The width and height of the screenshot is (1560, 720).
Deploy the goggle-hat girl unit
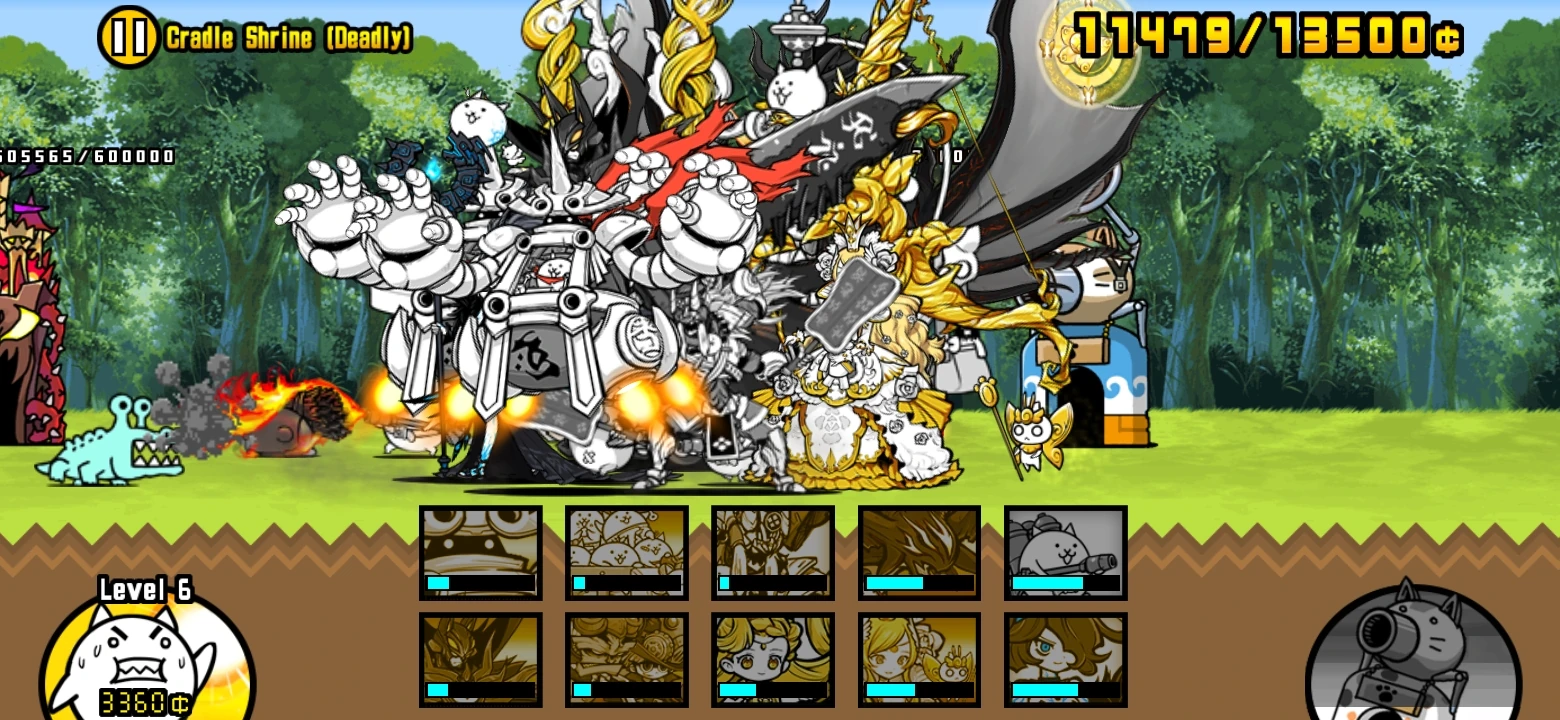[x=626, y=658]
